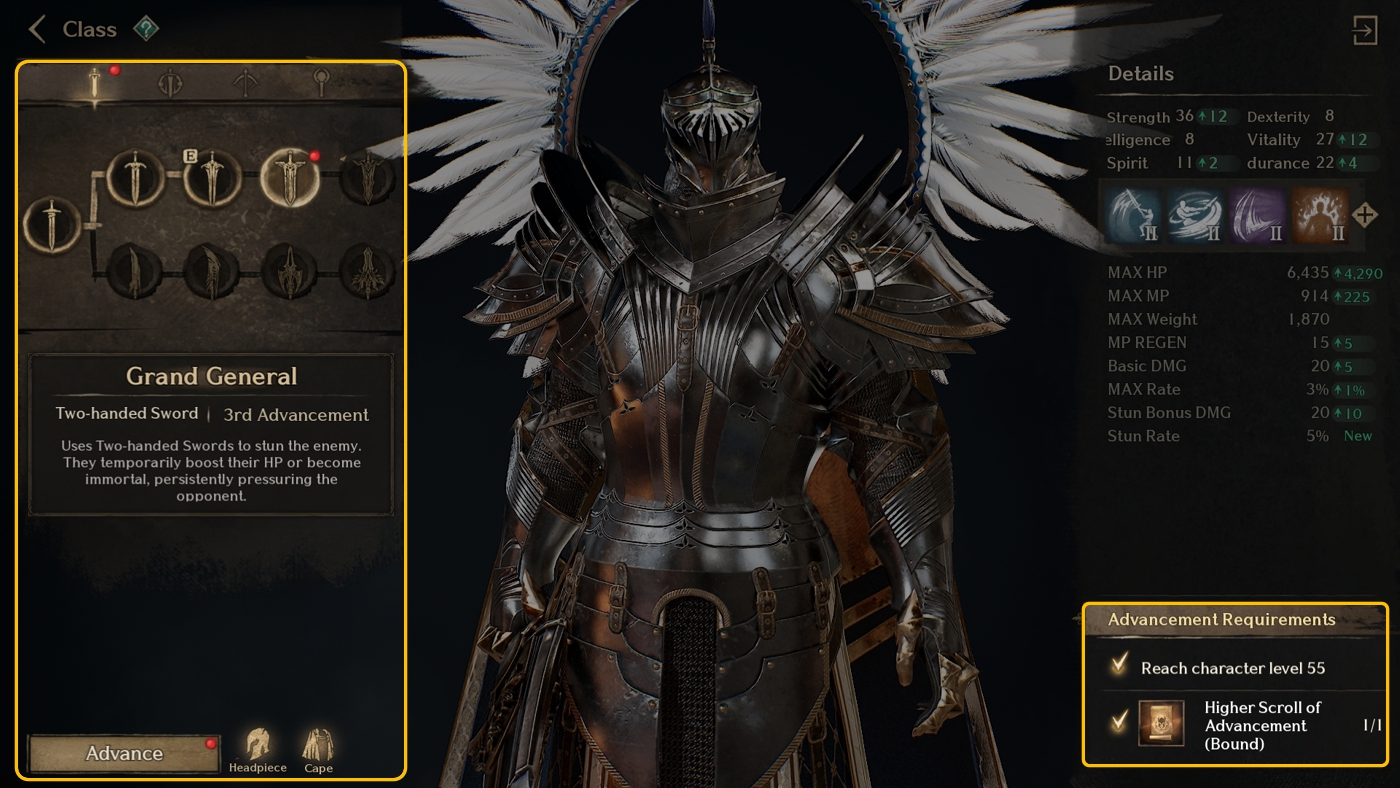Viewport: 1400px width, 788px height.
Task: Go back from the Class screen
Action: pyautogui.click(x=38, y=29)
